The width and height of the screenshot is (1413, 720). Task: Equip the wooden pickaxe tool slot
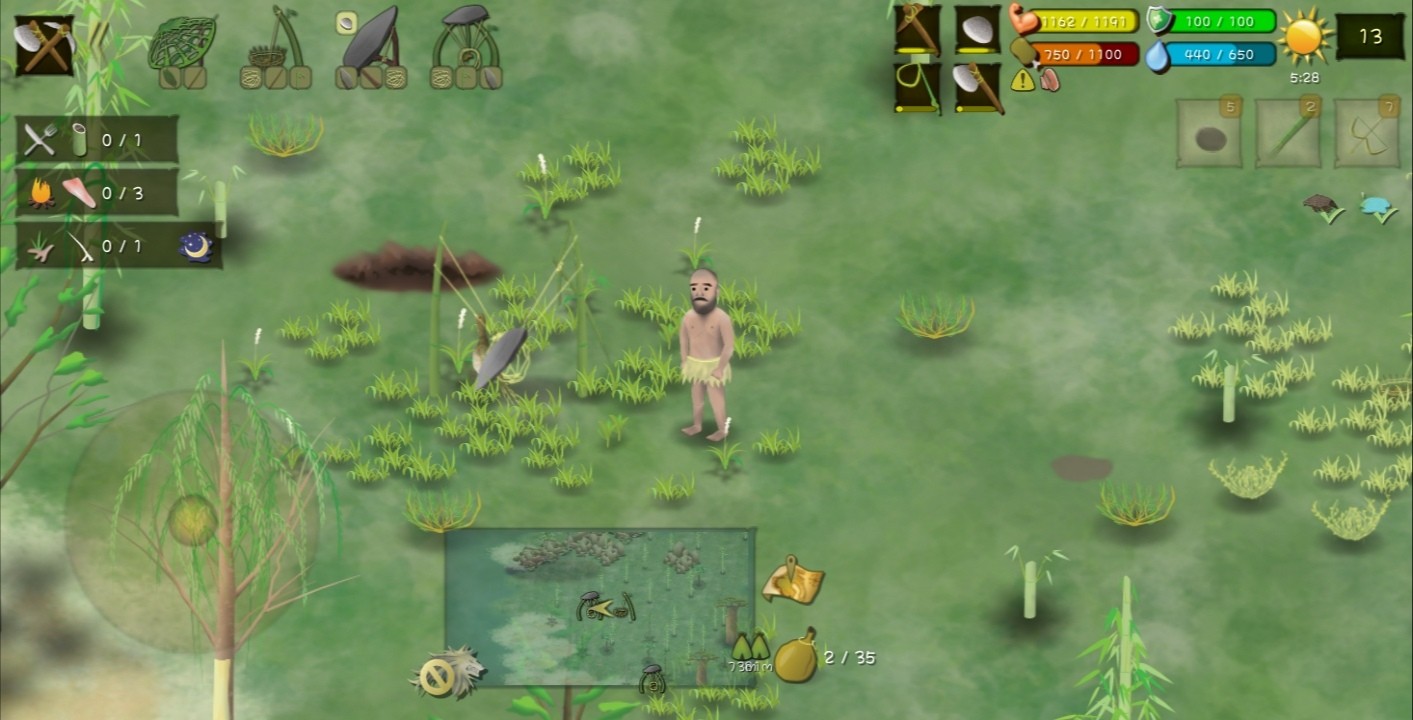pos(917,29)
